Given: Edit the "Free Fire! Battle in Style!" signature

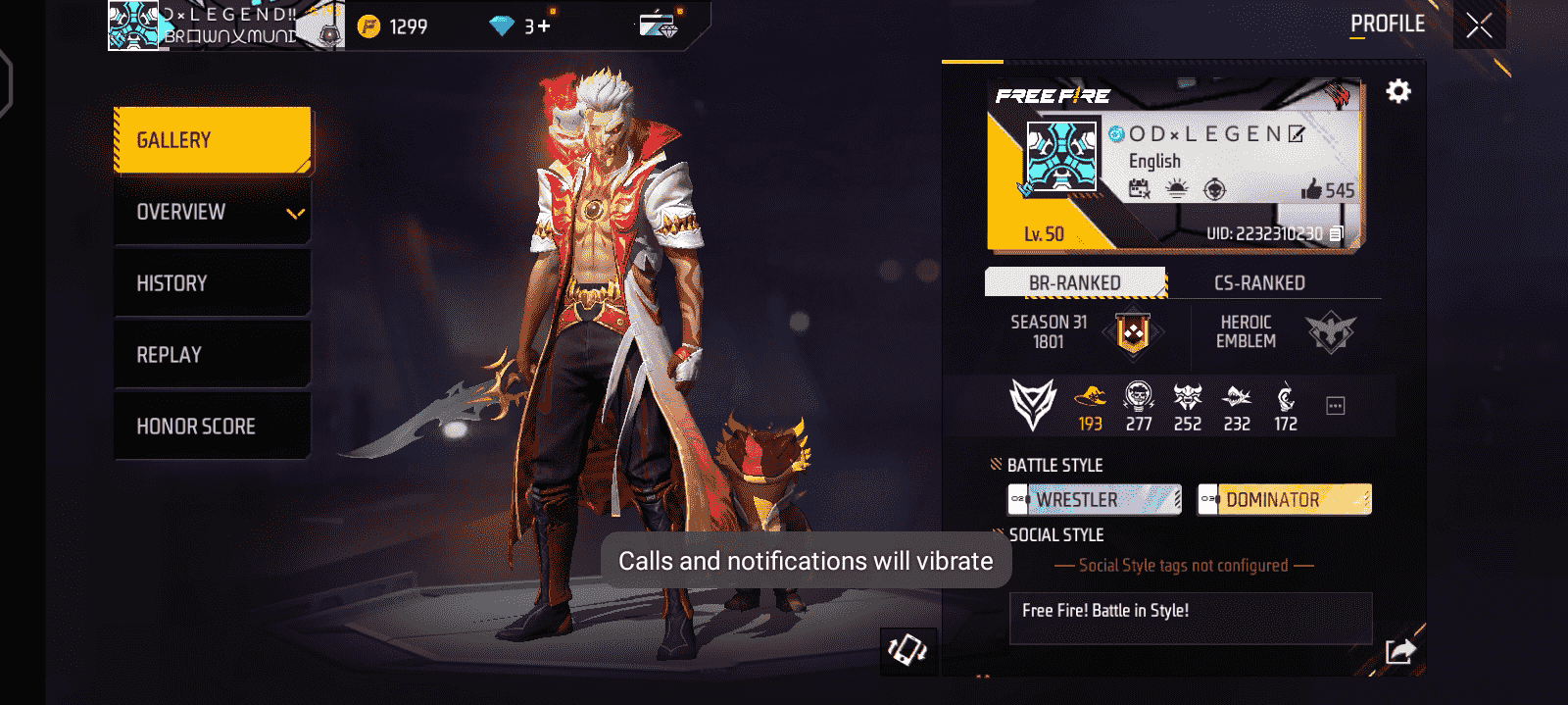Looking at the screenshot, I should (1190, 617).
